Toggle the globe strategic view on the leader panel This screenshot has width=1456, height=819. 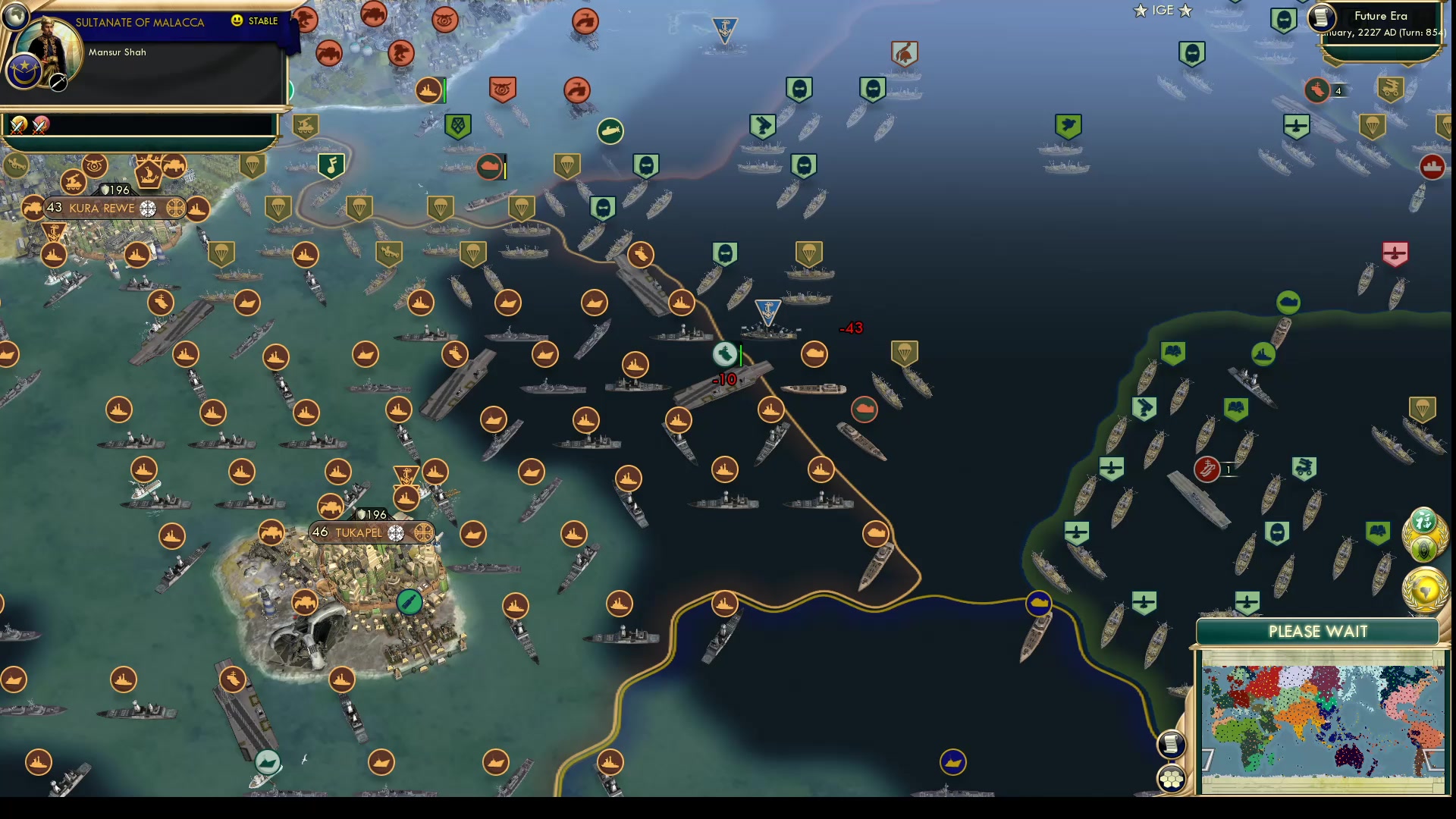pos(16,15)
